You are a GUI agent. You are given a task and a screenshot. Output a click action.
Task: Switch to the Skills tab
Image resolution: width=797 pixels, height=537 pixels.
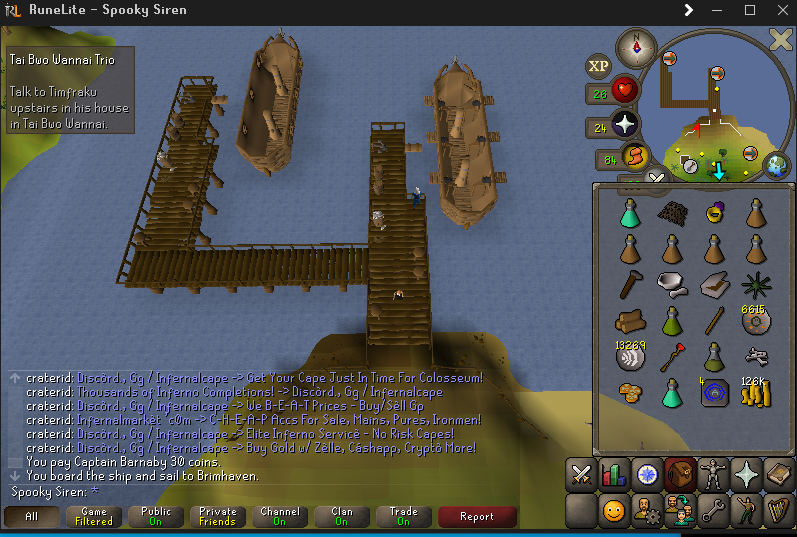pos(614,475)
